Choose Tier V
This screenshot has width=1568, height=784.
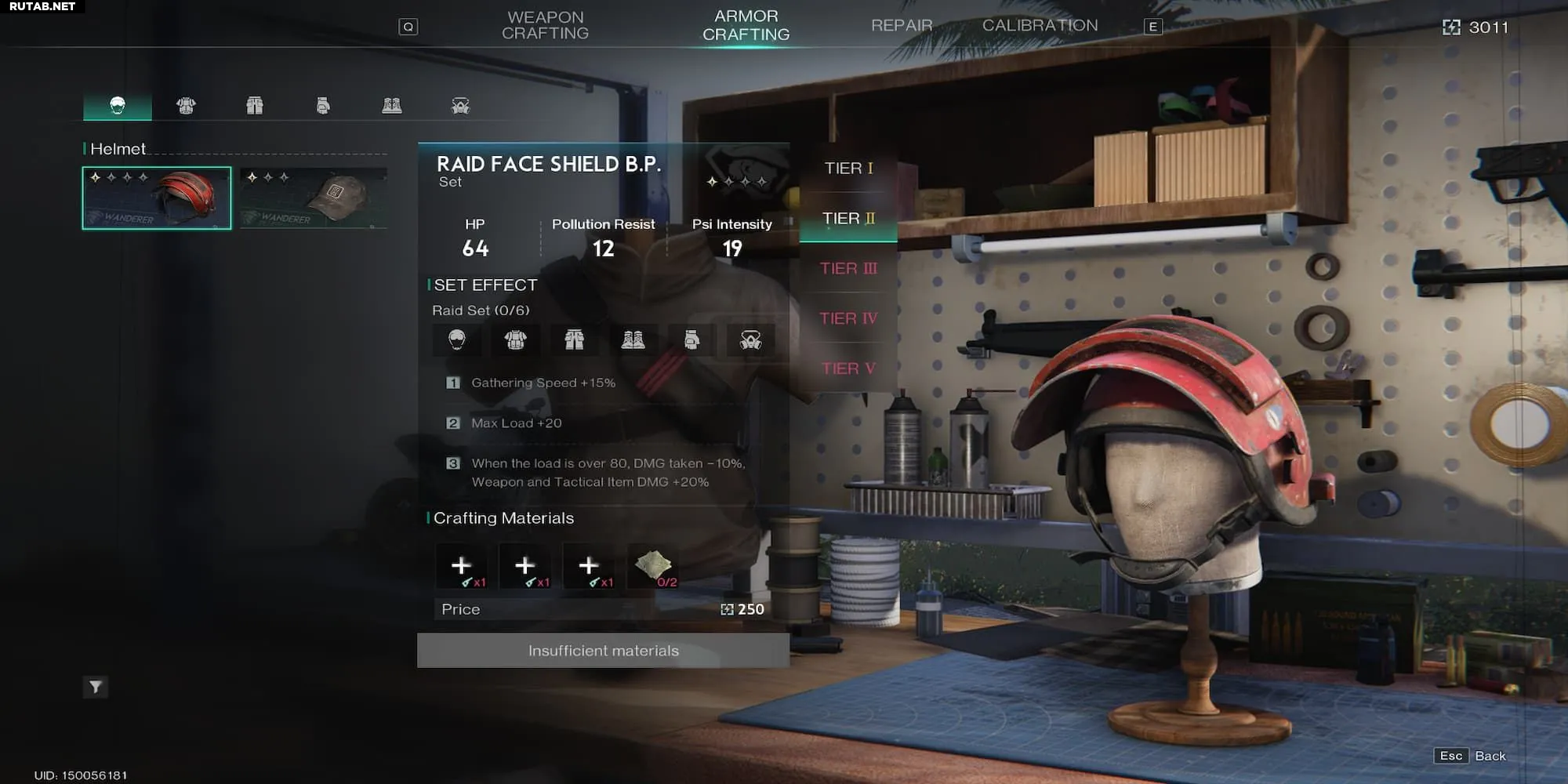pyautogui.click(x=848, y=368)
